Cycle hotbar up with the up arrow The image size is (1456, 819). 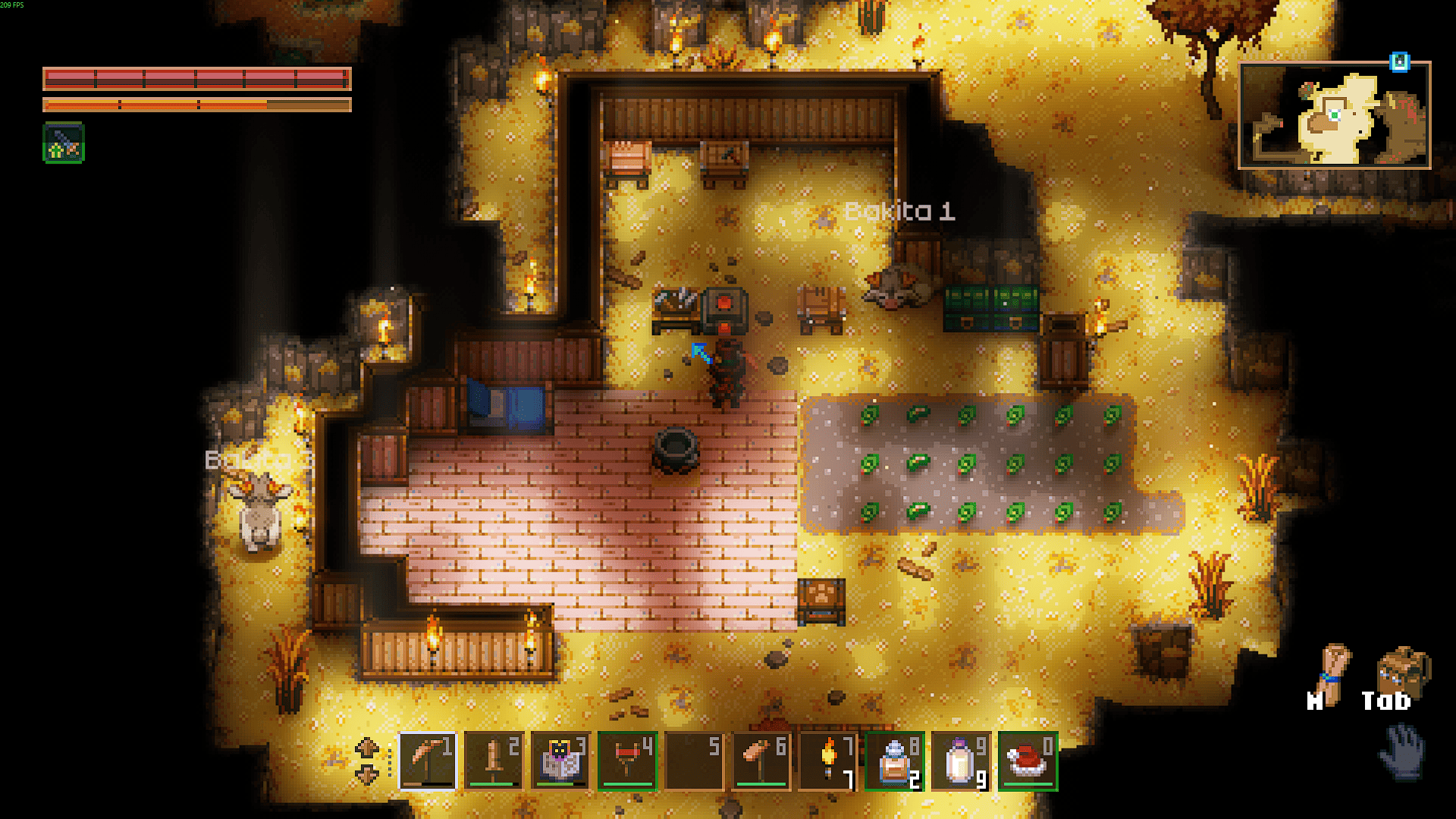(x=367, y=748)
